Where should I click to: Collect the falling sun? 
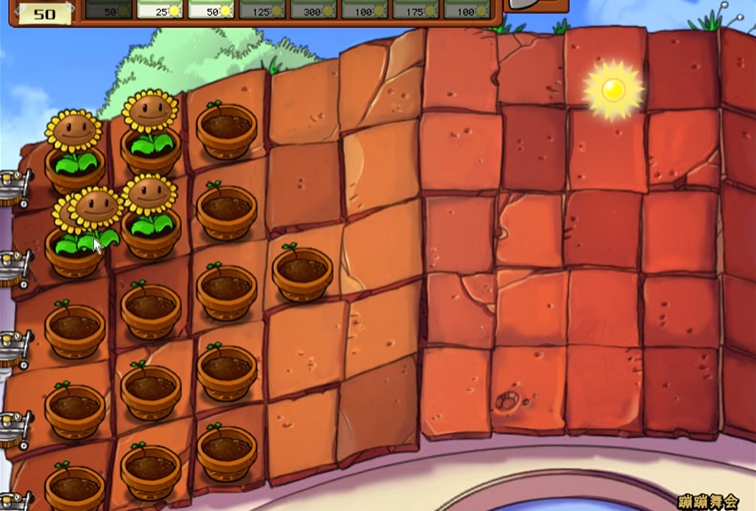pyautogui.click(x=612, y=90)
